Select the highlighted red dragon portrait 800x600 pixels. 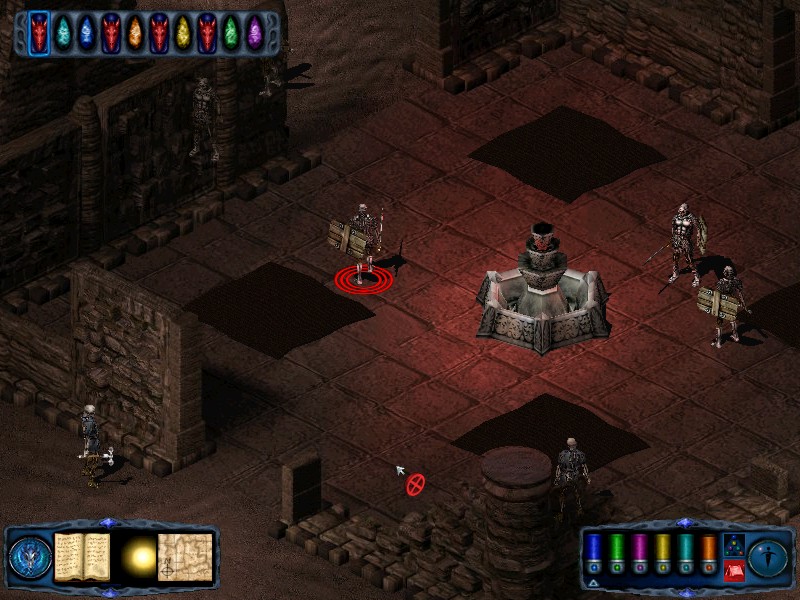pyautogui.click(x=39, y=33)
